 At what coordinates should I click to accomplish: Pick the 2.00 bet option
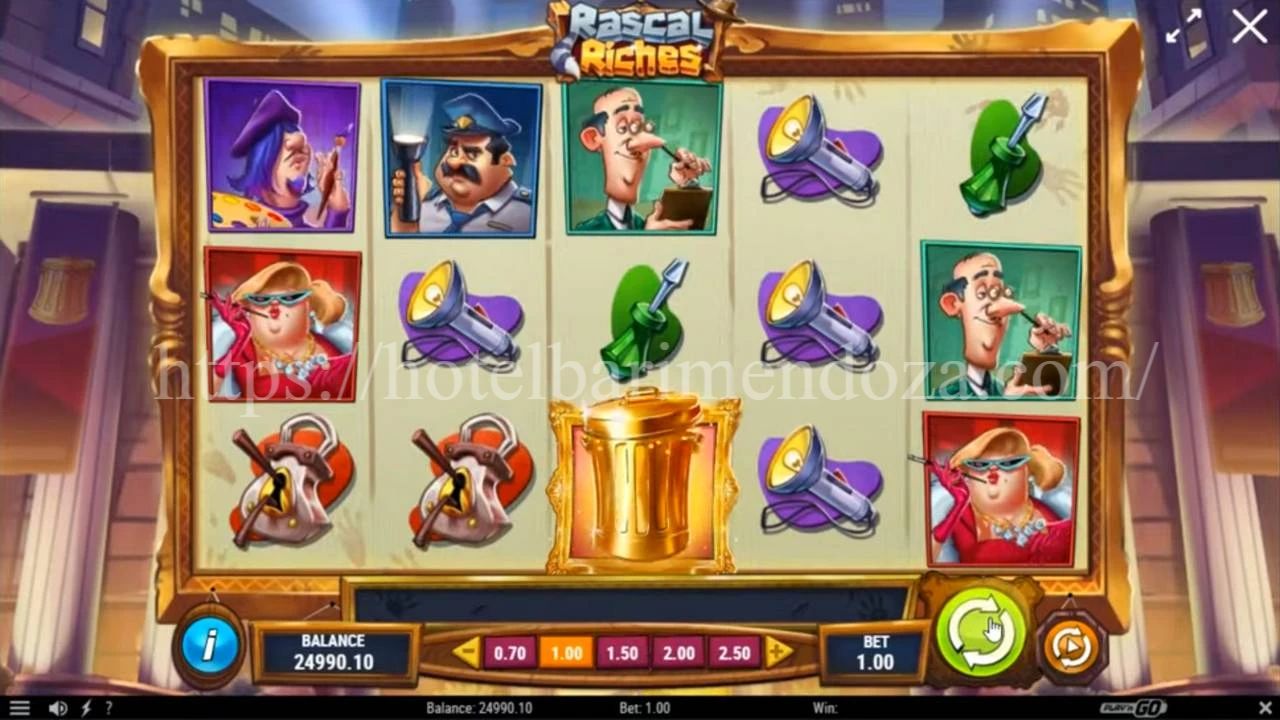point(679,653)
